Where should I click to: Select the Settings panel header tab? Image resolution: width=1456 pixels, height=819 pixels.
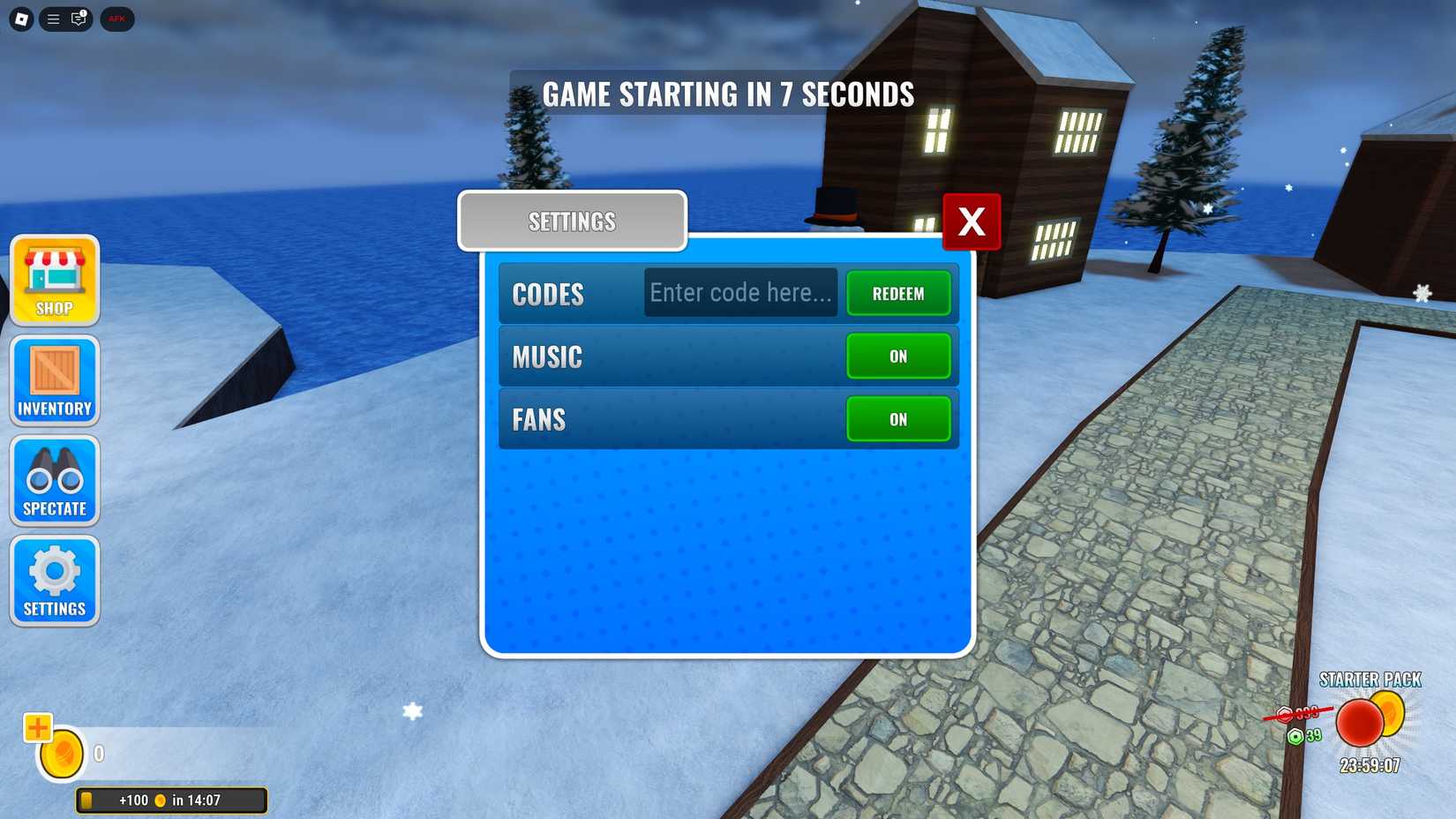[x=571, y=221]
